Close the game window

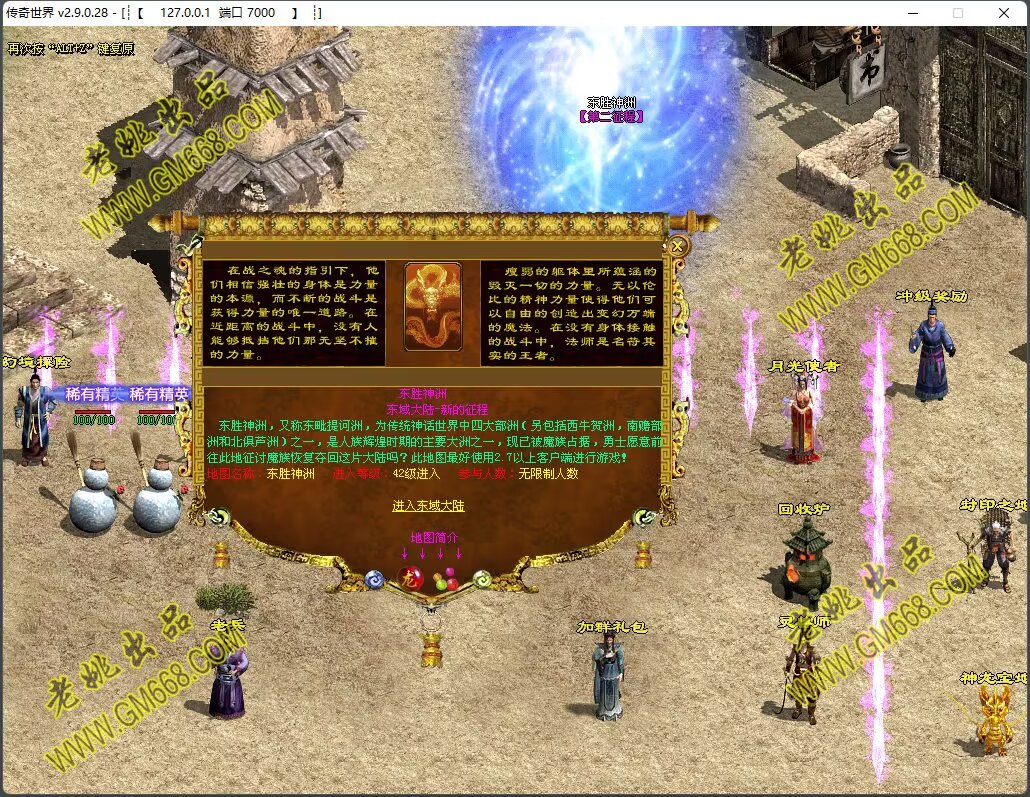[1004, 13]
